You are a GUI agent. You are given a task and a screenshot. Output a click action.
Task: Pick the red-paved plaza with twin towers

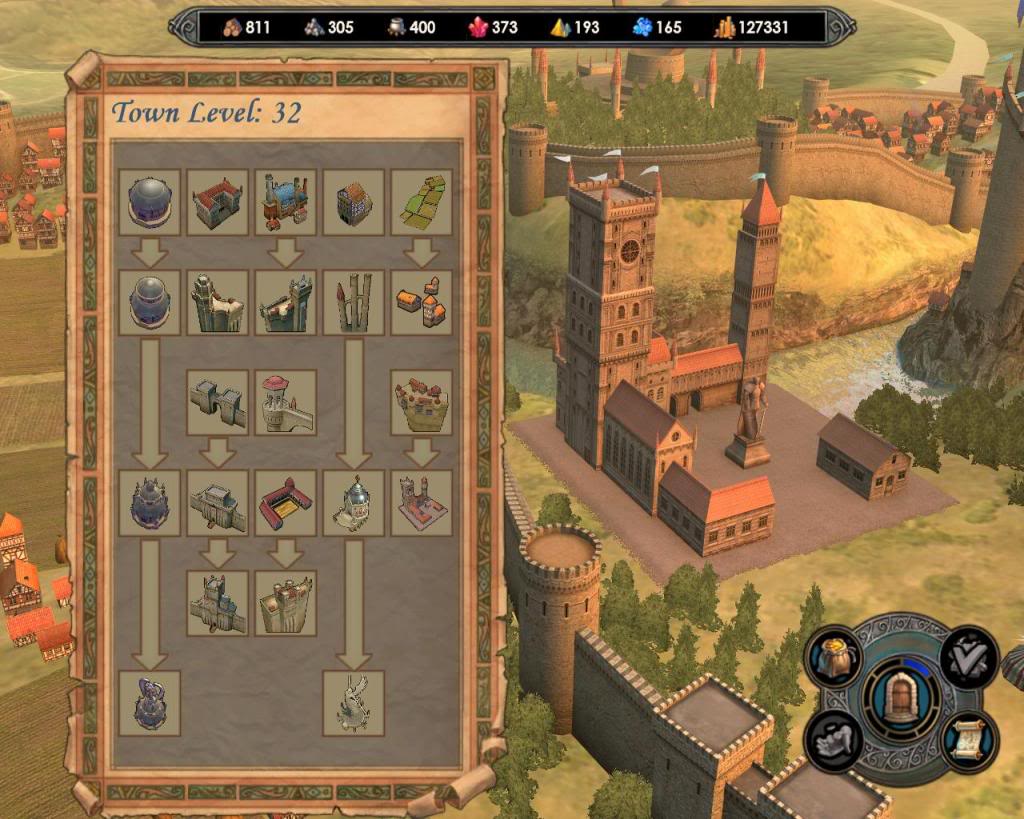[x=420, y=502]
